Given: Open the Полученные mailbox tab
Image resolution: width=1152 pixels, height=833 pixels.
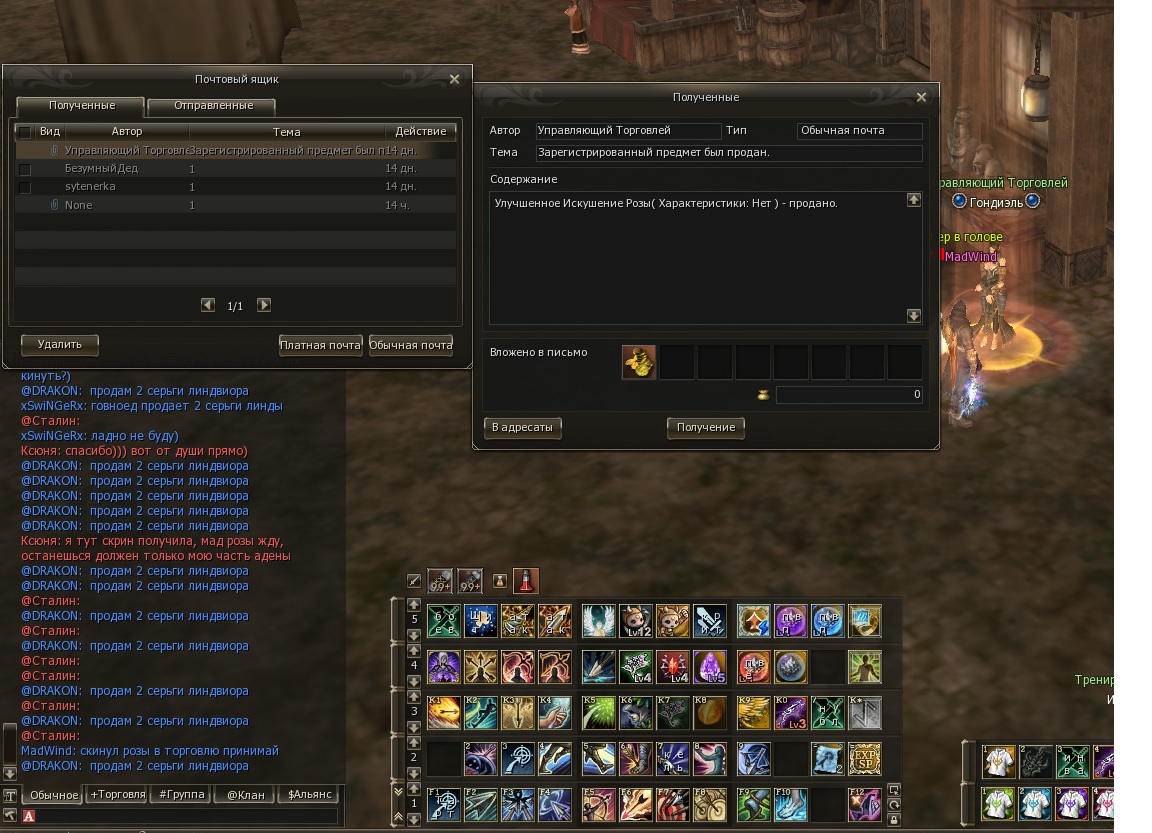Looking at the screenshot, I should click(81, 106).
